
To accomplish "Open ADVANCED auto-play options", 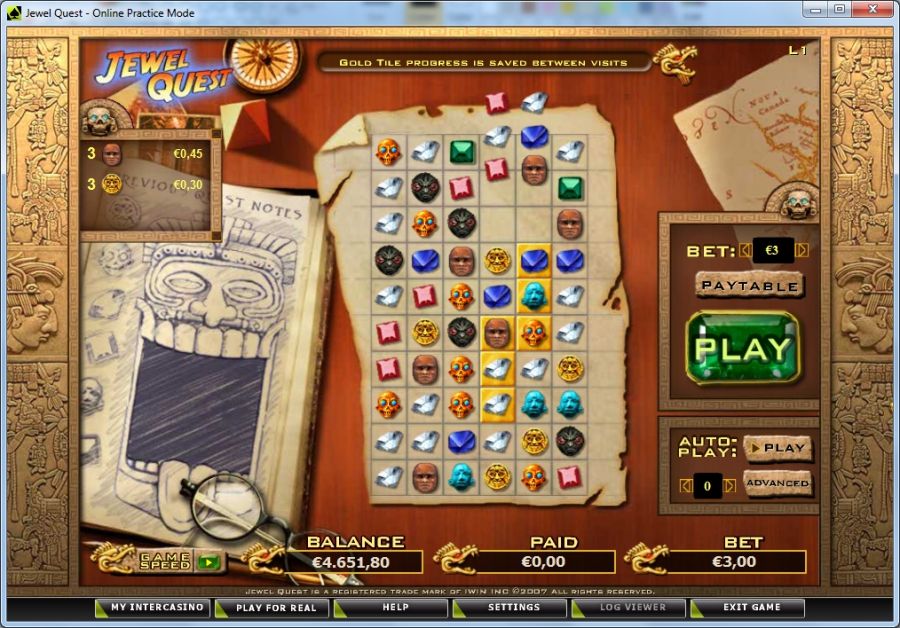I will [x=777, y=483].
